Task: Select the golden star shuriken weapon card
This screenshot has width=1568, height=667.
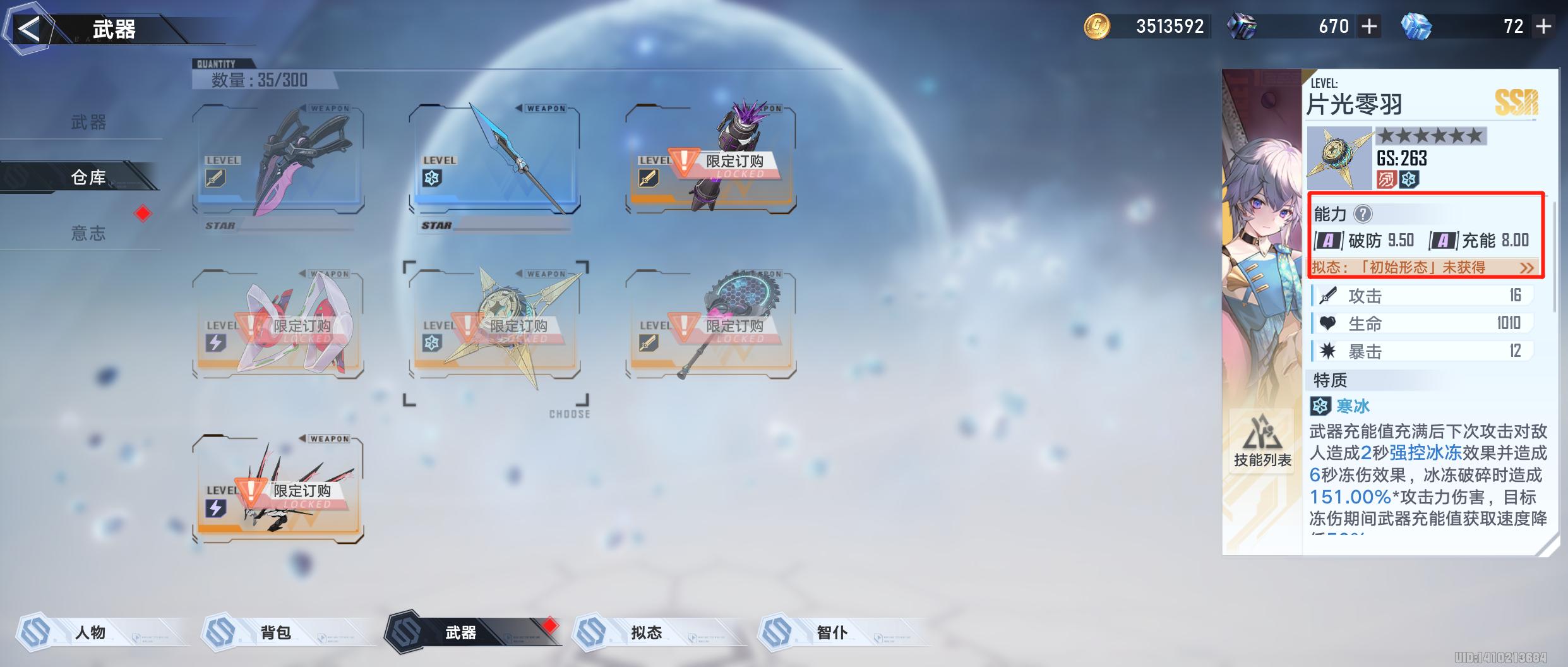Action: coord(494,325)
